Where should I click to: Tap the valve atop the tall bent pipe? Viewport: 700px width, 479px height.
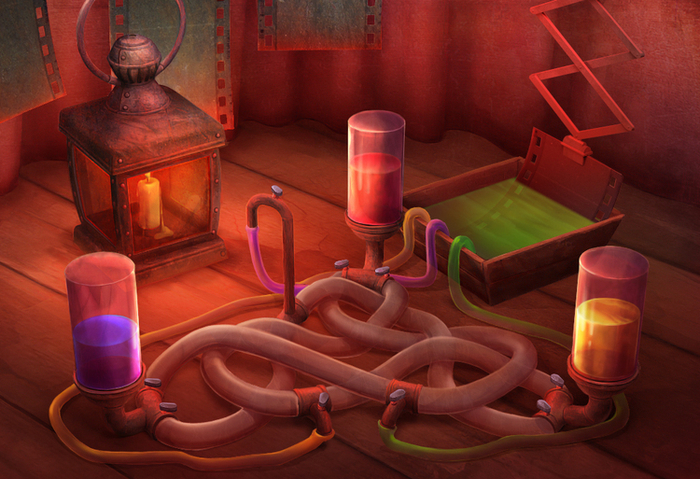tap(277, 192)
